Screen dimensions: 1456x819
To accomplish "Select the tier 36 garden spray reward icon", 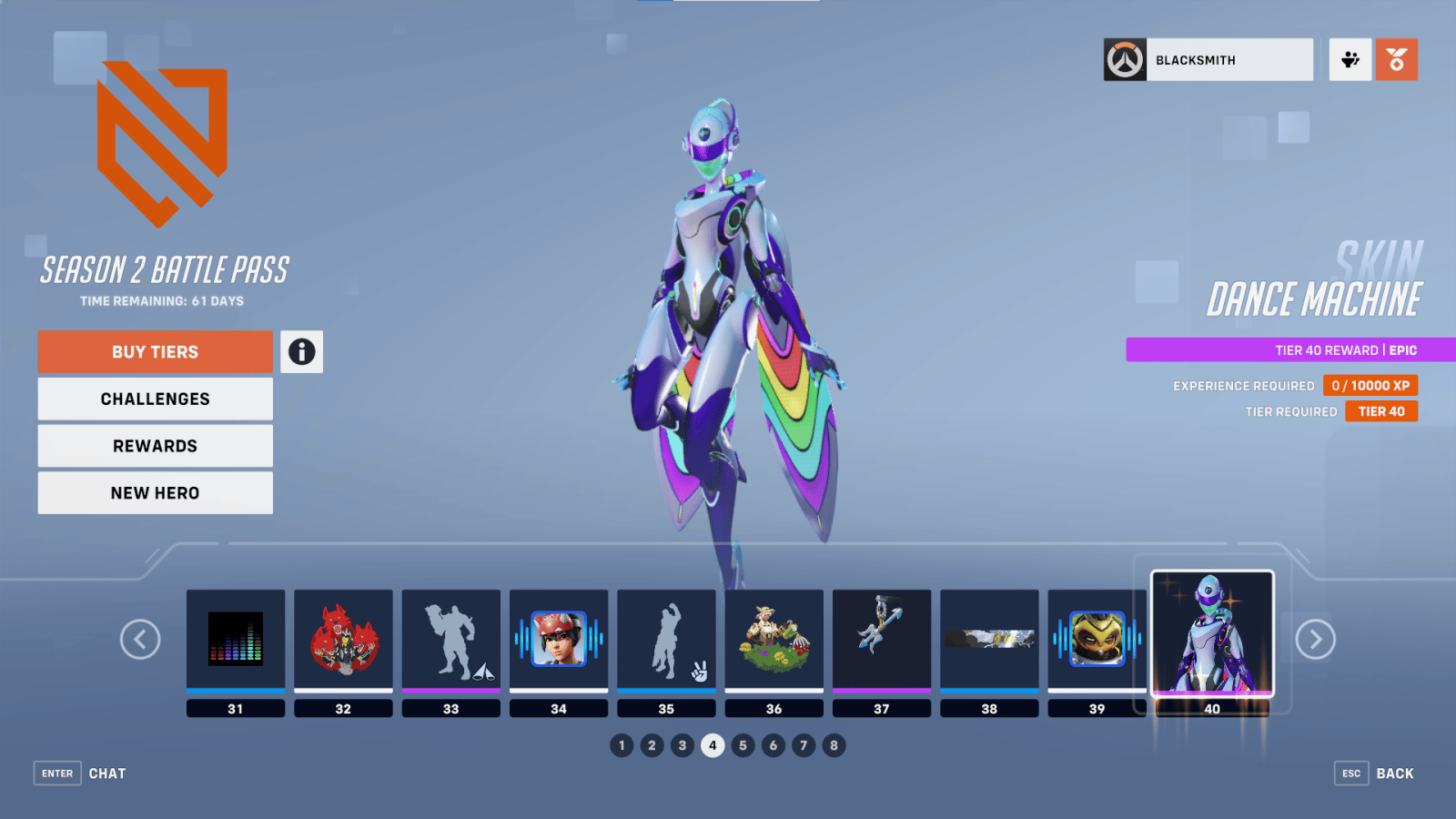I will click(774, 640).
